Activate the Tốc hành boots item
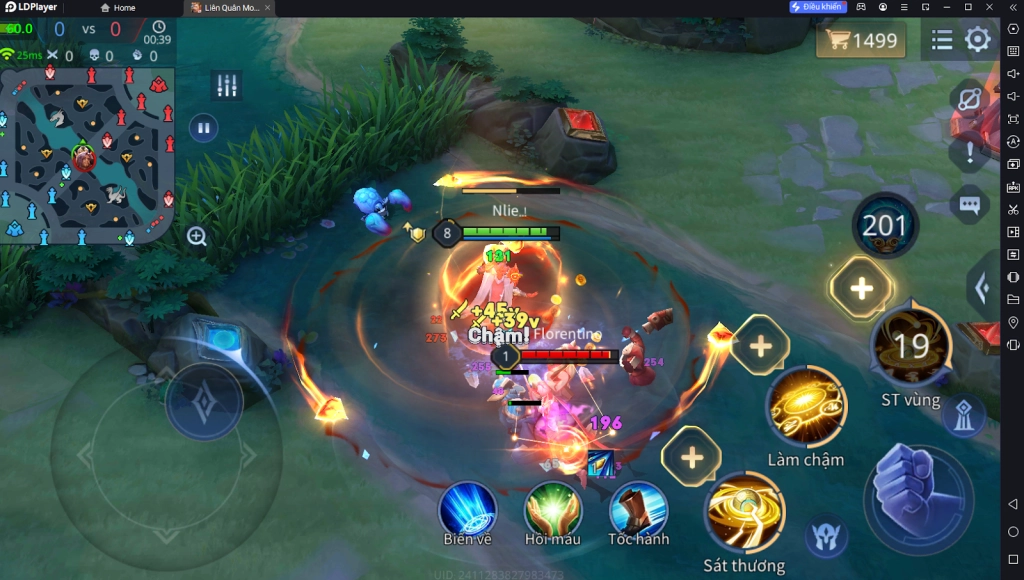The image size is (1024, 580). (x=638, y=508)
